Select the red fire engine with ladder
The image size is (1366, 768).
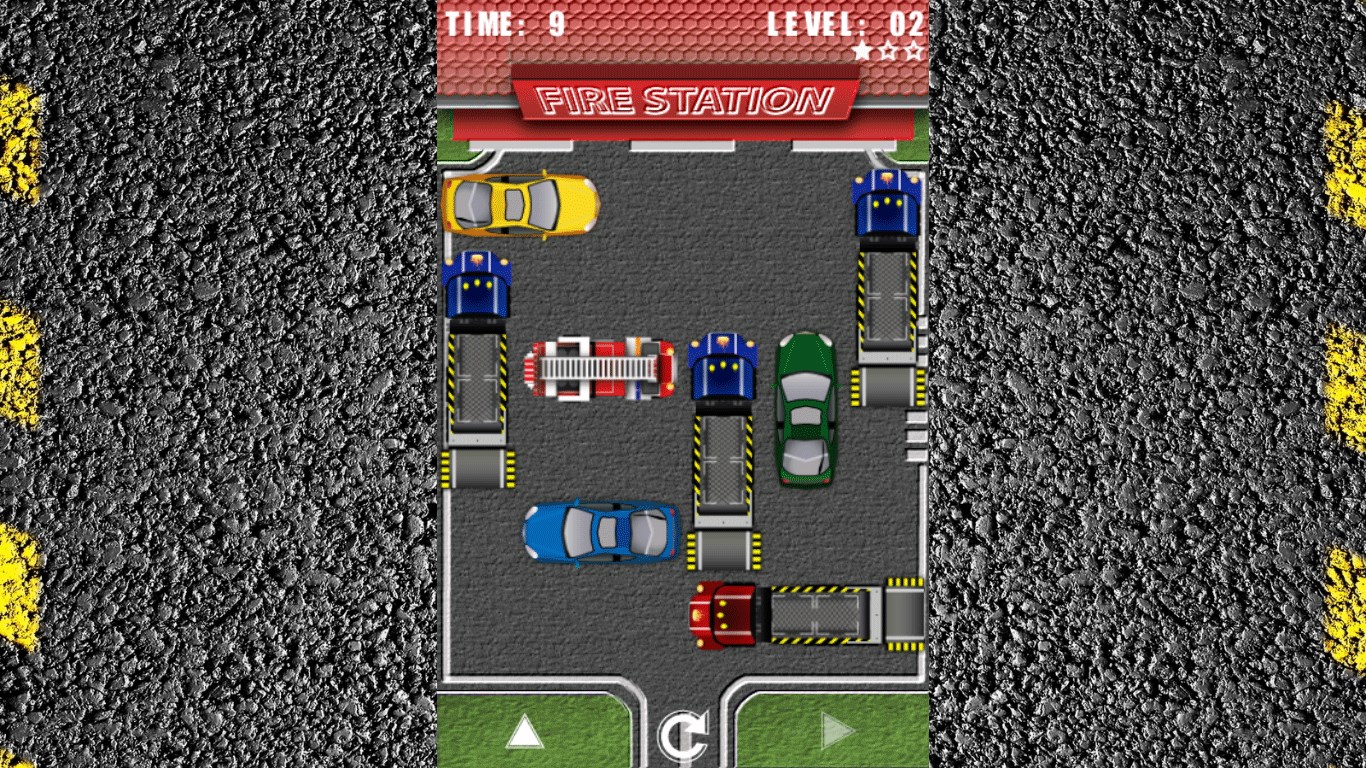coord(601,368)
